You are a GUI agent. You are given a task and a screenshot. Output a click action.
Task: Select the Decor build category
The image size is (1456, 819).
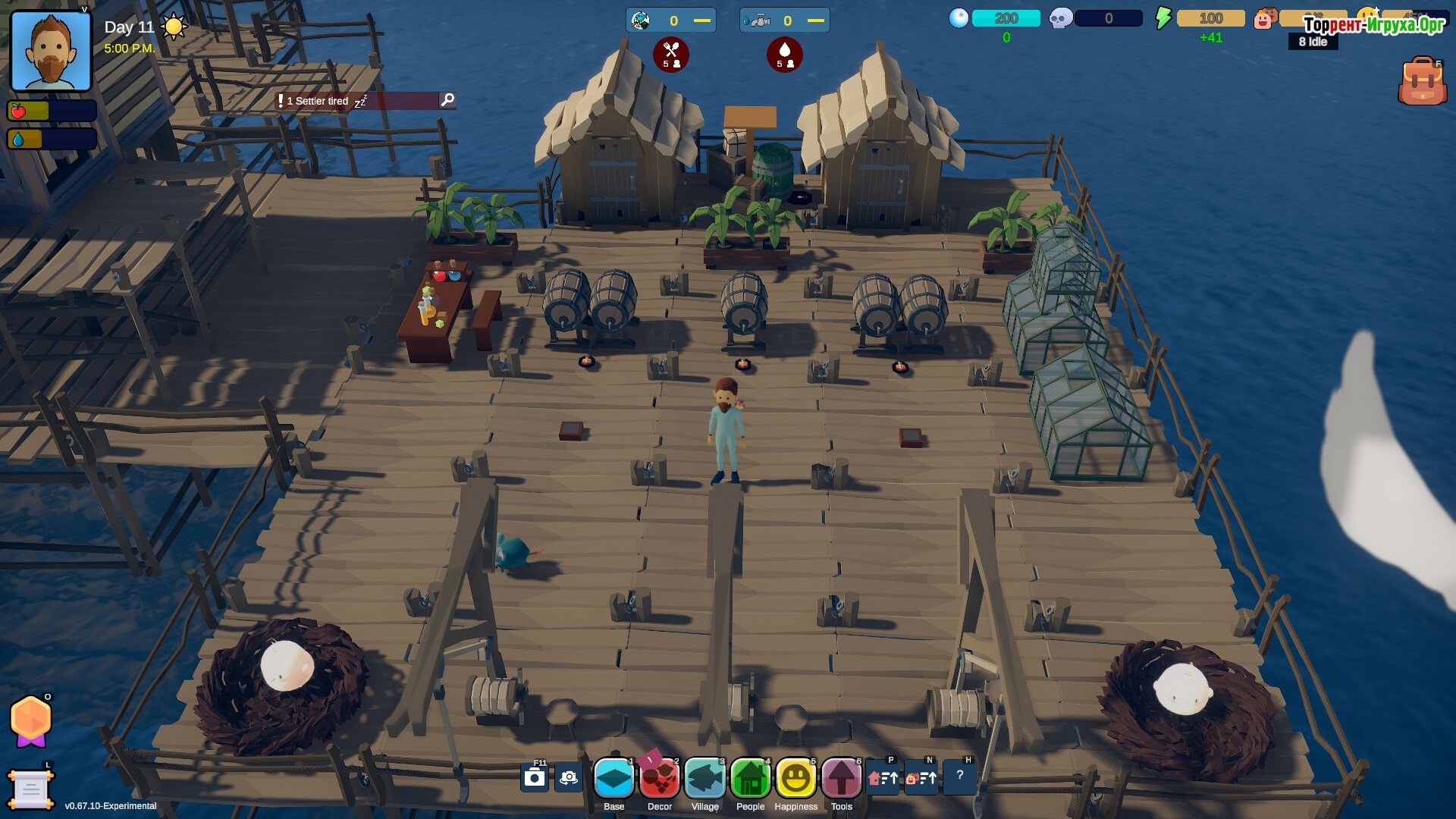(659, 778)
